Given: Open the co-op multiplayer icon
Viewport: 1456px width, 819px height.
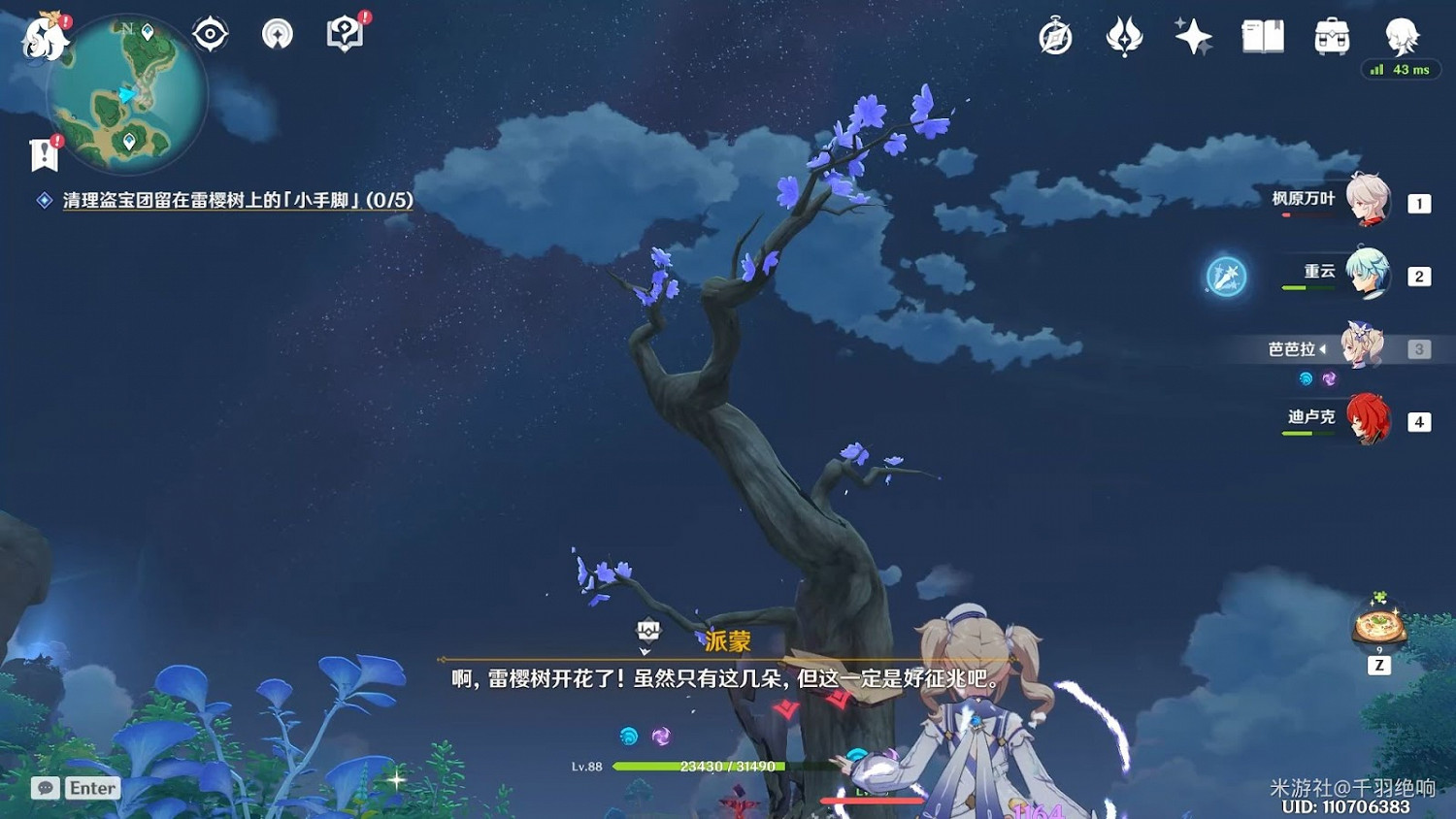Looking at the screenshot, I should pyautogui.click(x=278, y=32).
